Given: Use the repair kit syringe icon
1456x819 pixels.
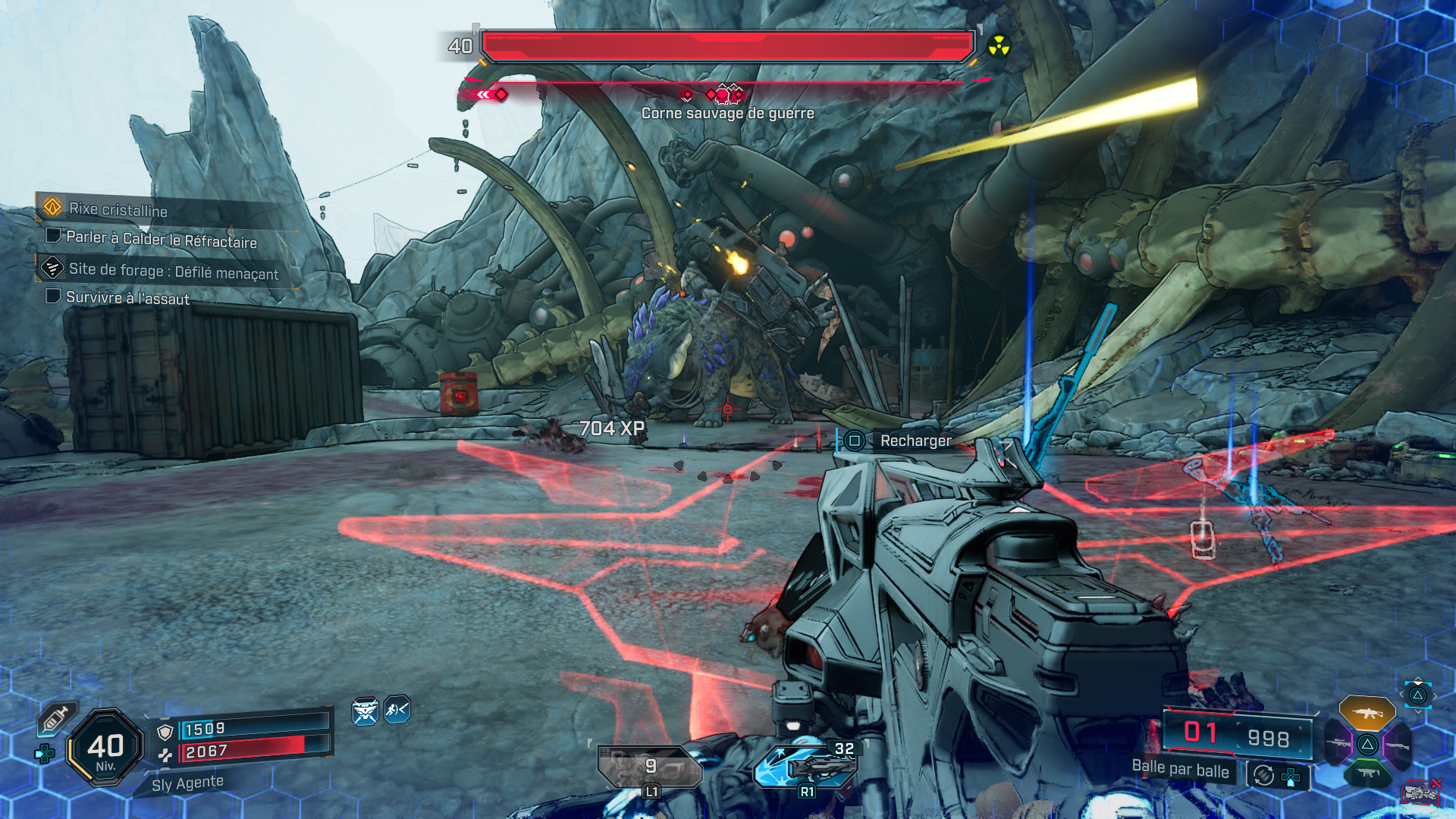Looking at the screenshot, I should click(56, 718).
